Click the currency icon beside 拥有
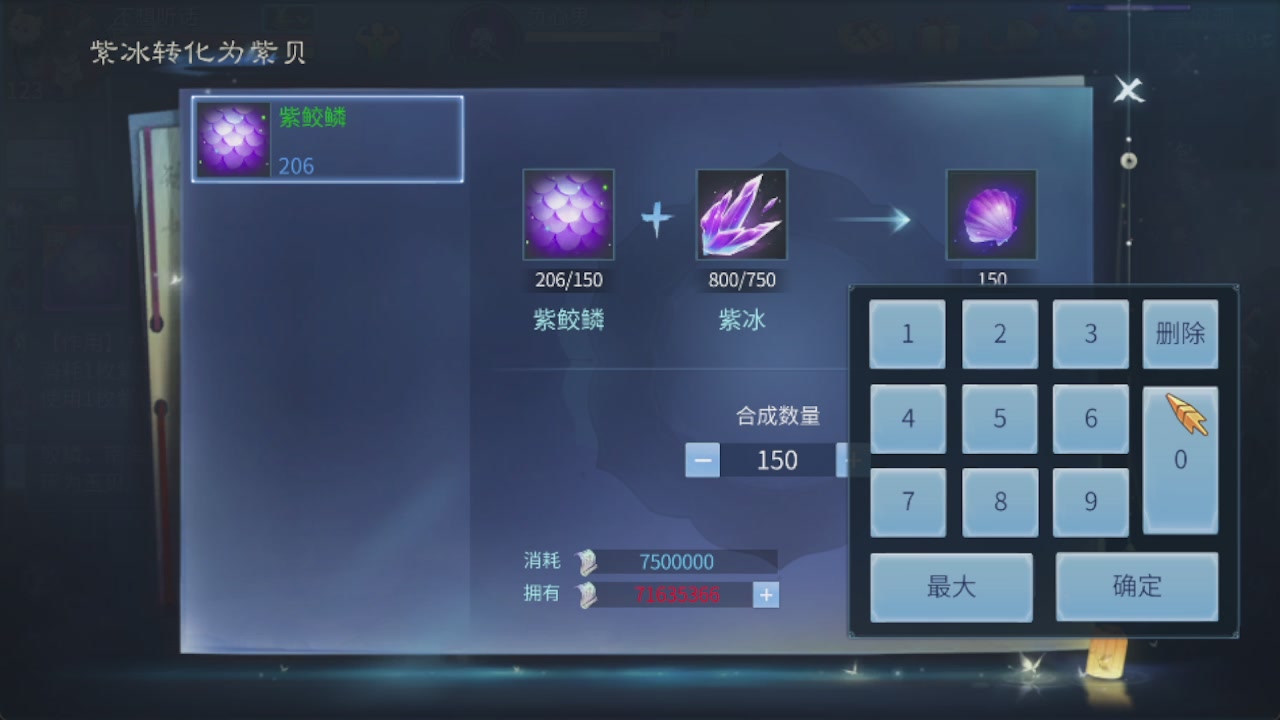Image resolution: width=1280 pixels, height=720 pixels. click(586, 594)
